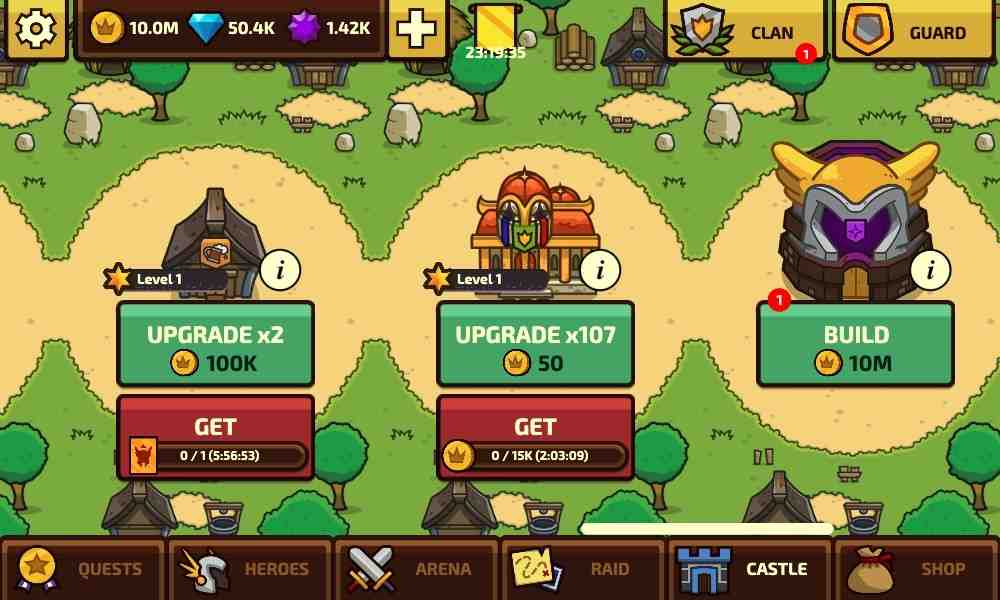The height and width of the screenshot is (600, 1000).
Task: Open the Shop tab
Action: 916,569
